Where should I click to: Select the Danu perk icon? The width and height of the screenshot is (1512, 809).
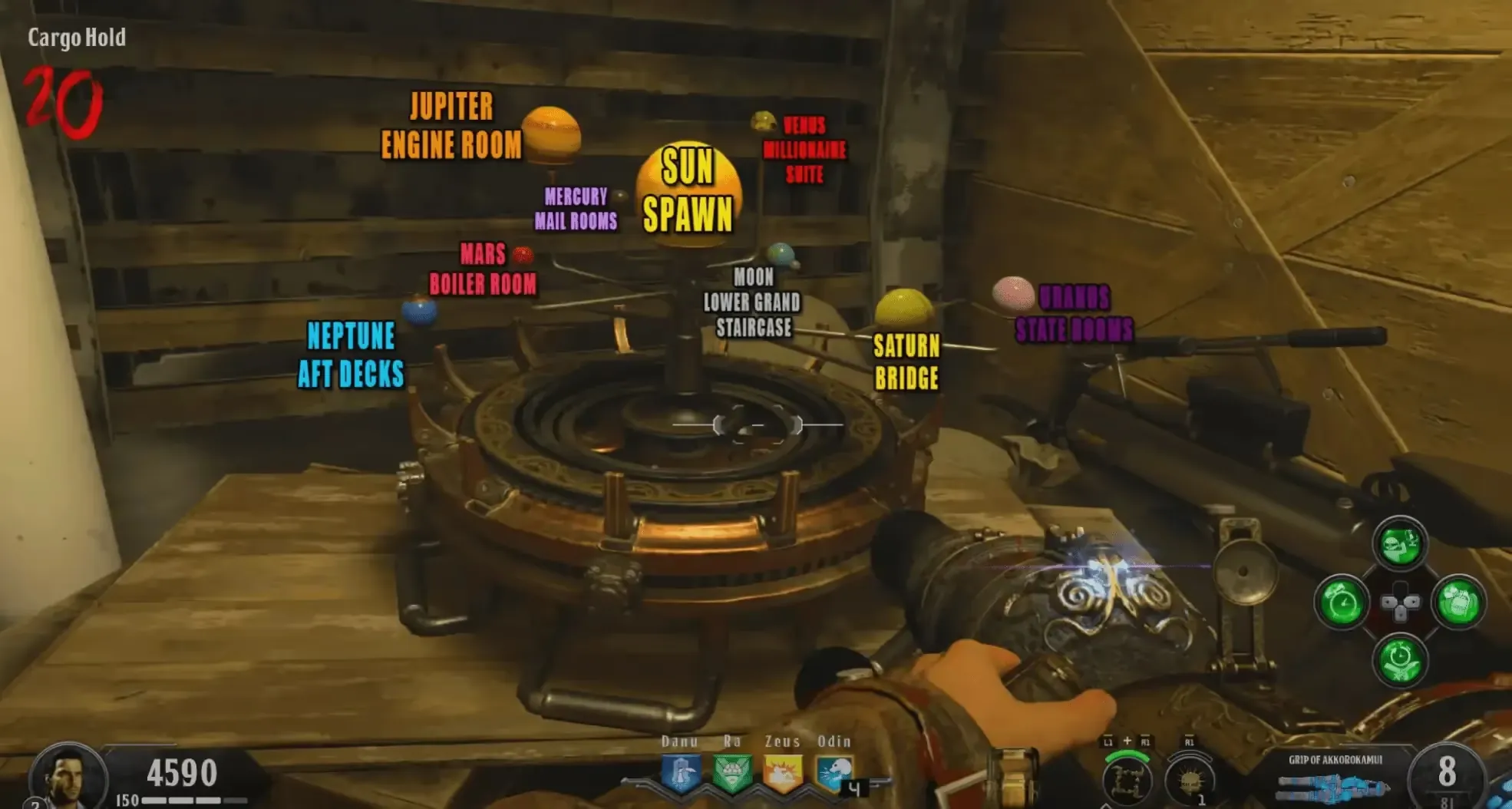(x=681, y=774)
